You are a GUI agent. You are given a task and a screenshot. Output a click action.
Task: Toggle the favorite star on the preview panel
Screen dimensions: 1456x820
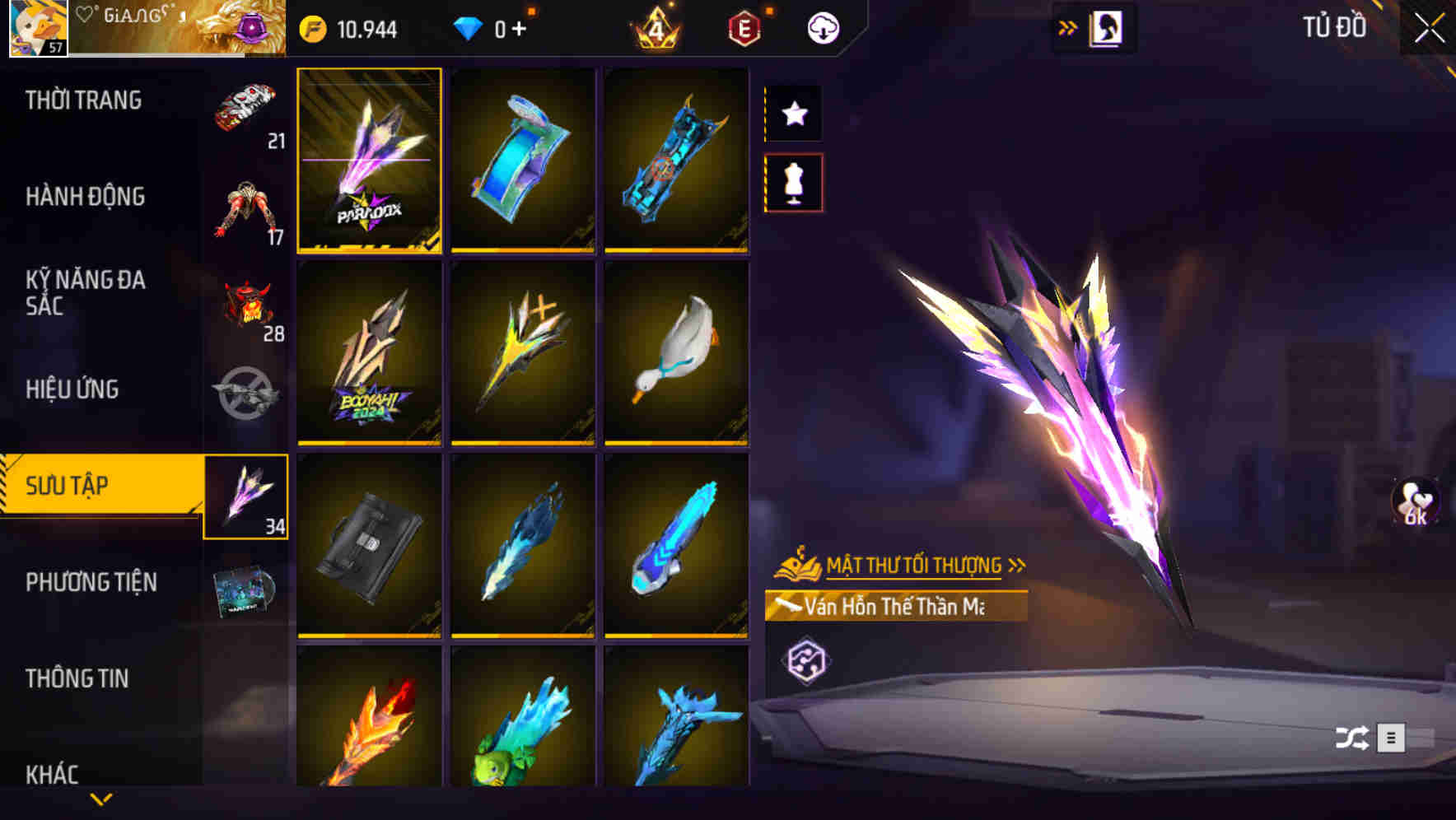coord(793,114)
